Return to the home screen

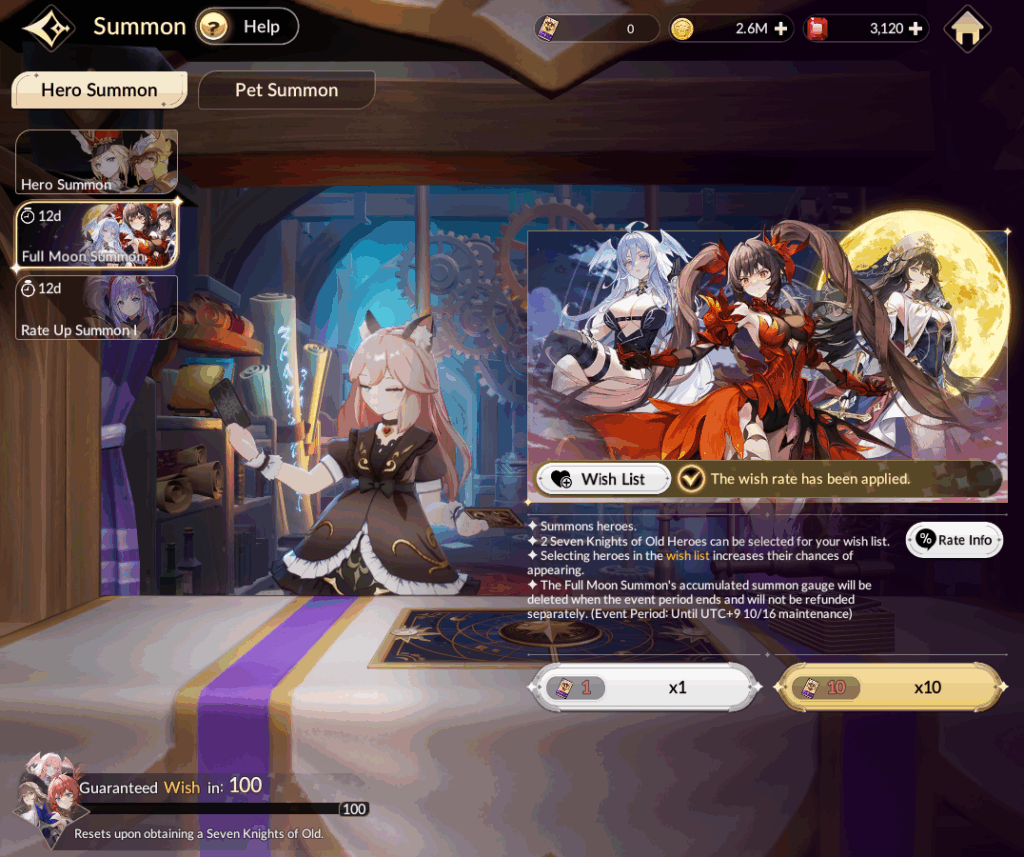(x=966, y=29)
